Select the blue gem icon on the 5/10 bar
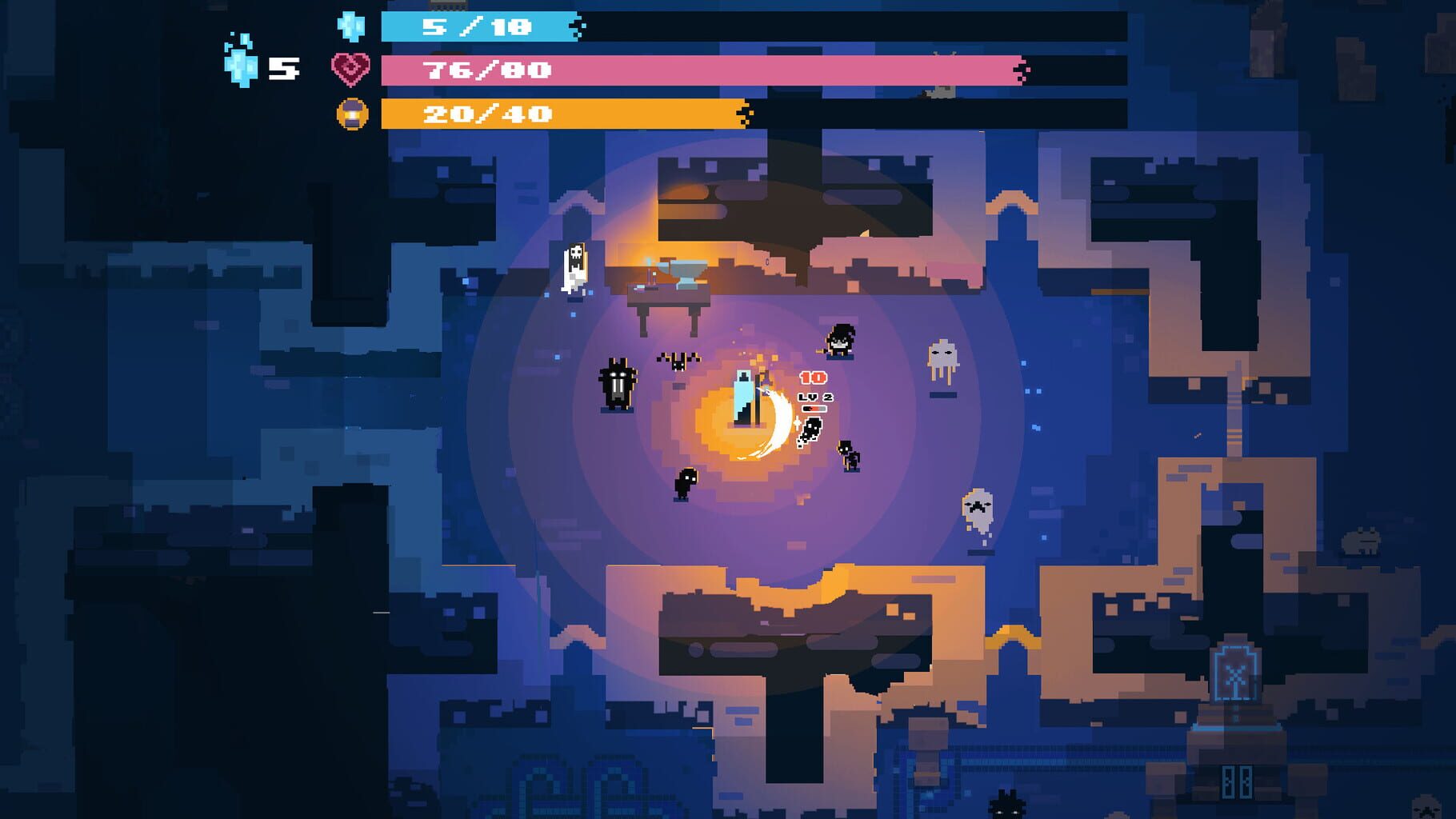Image resolution: width=1456 pixels, height=819 pixels. [350, 29]
